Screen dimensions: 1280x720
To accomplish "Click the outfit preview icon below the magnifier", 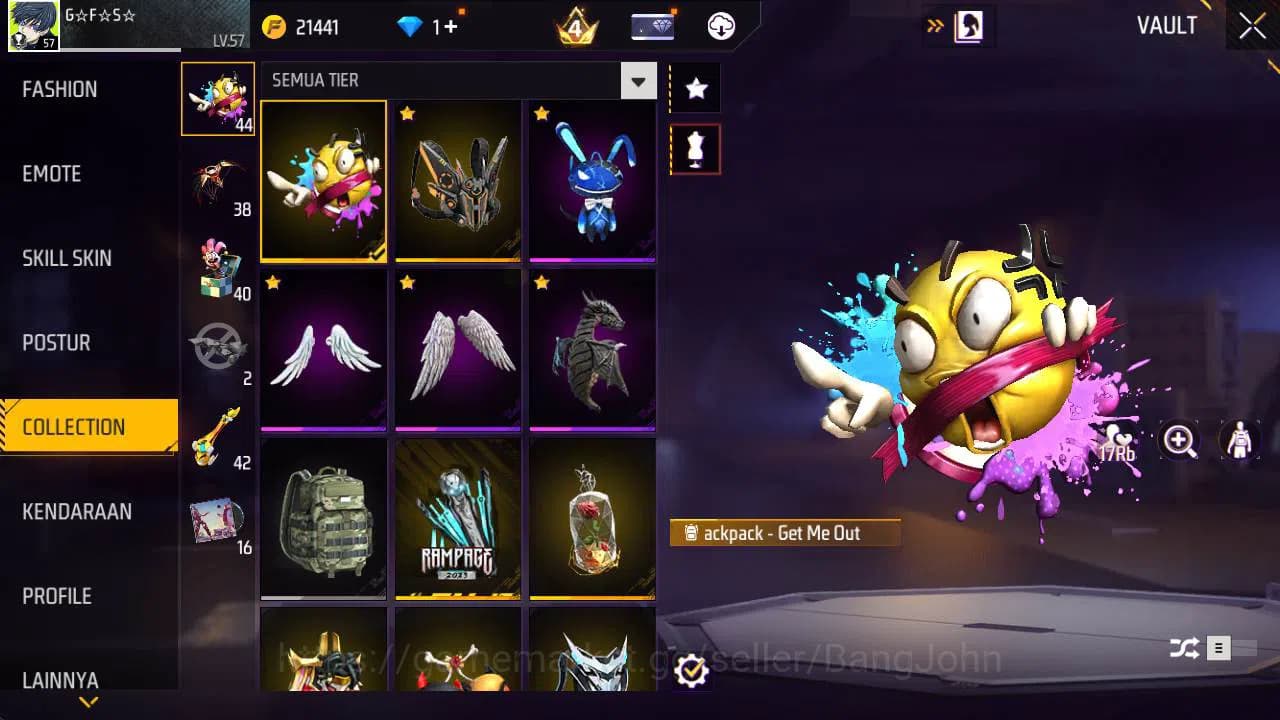I will pos(1238,441).
